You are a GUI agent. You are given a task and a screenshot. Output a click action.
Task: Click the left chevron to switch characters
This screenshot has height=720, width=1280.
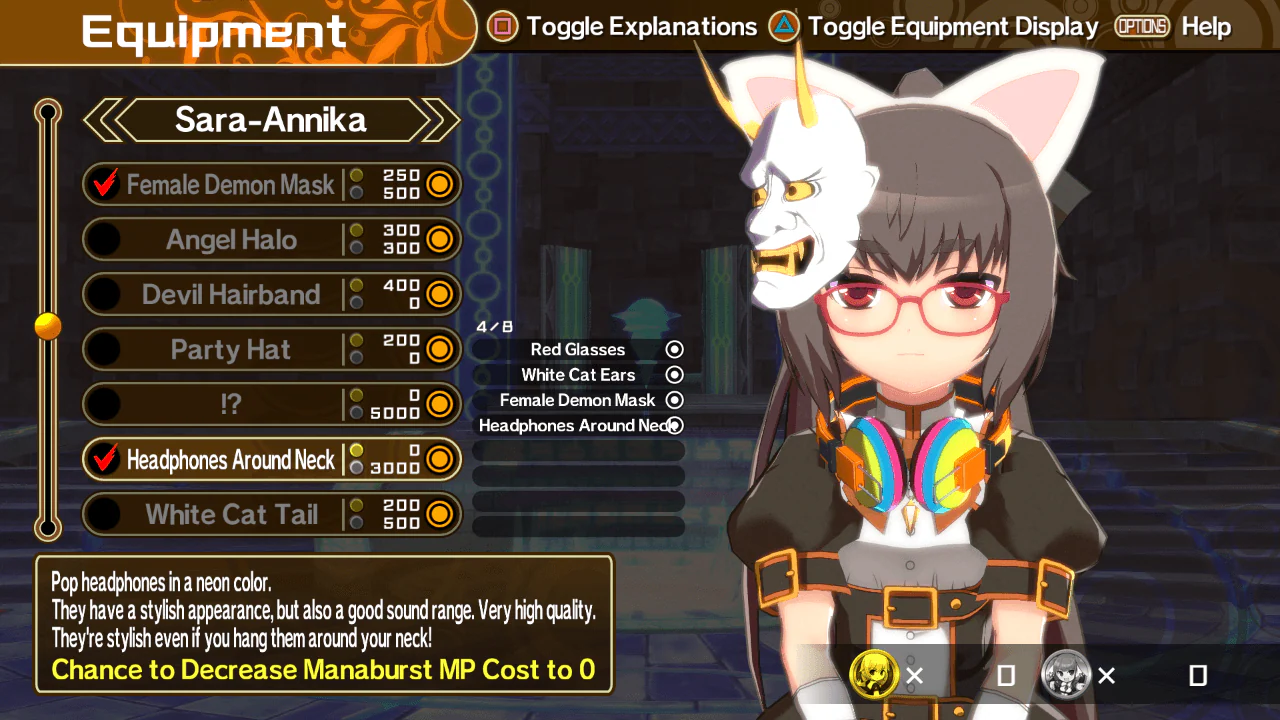[x=104, y=120]
